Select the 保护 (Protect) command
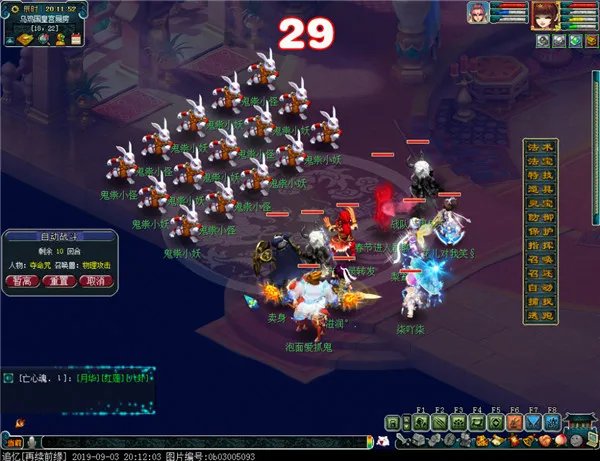This screenshot has width=600, height=461. pyautogui.click(x=541, y=232)
